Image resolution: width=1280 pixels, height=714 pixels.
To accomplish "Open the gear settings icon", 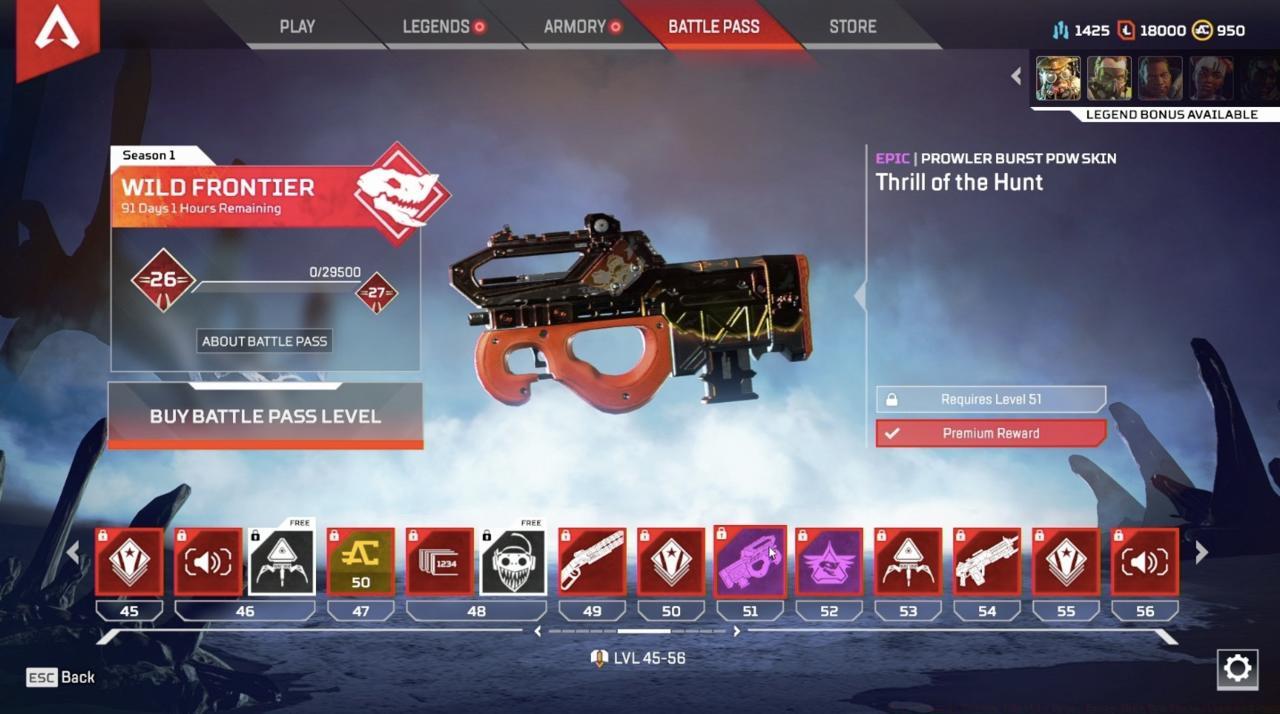I will click(x=1237, y=668).
